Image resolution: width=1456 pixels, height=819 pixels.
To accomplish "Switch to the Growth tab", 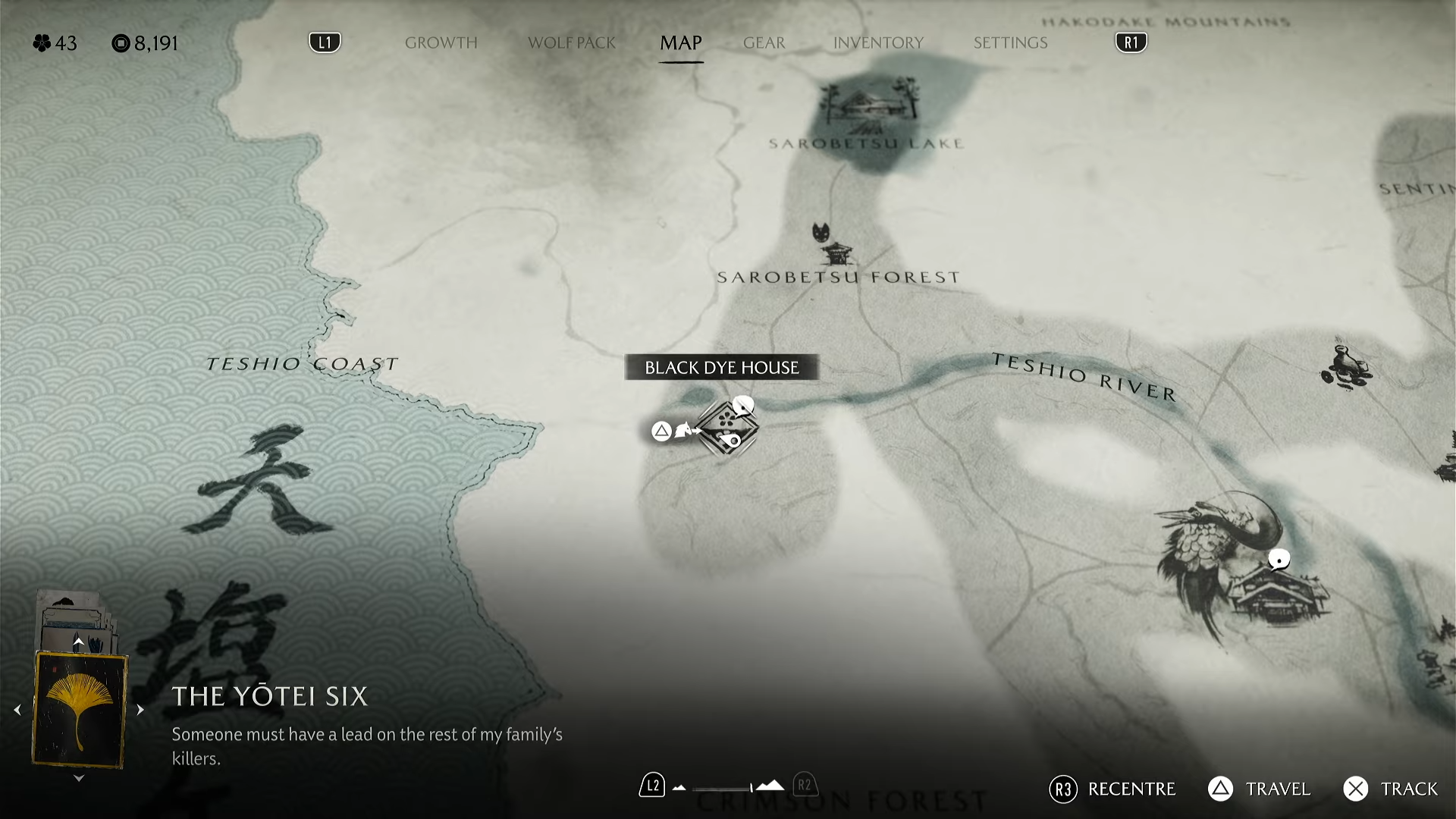I will tap(441, 43).
